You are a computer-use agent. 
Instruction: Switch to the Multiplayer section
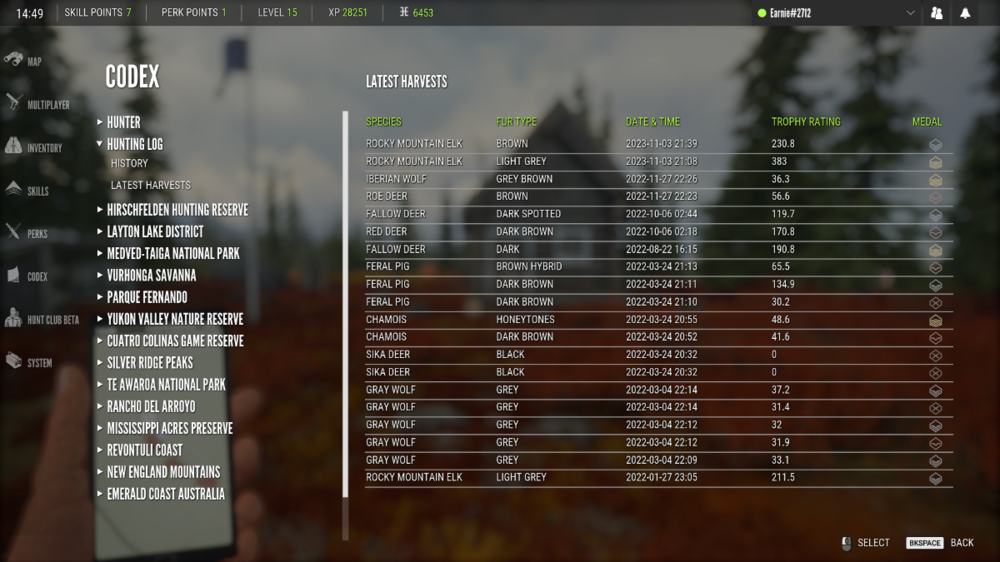pos(36,104)
